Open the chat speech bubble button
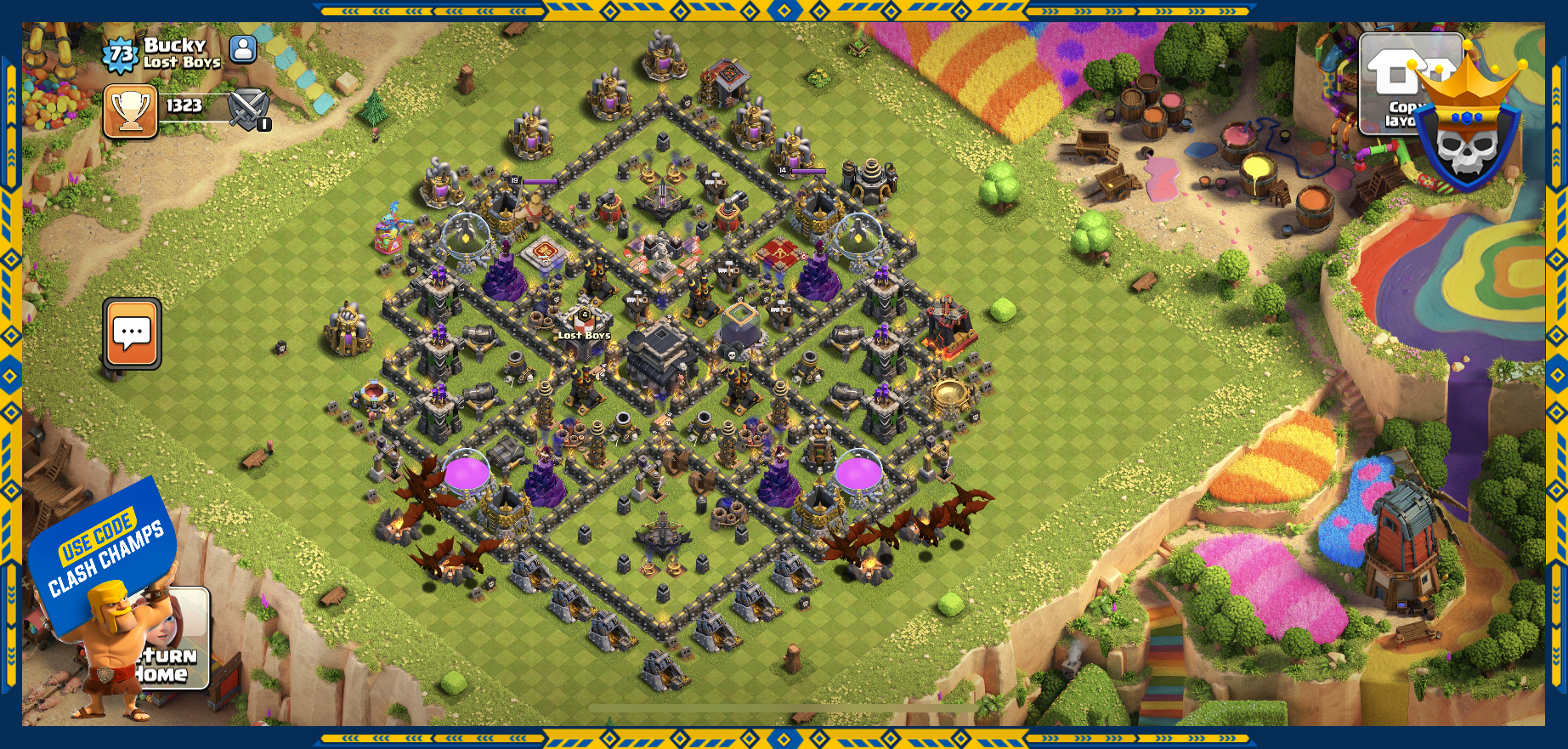The image size is (1568, 749). point(132,333)
